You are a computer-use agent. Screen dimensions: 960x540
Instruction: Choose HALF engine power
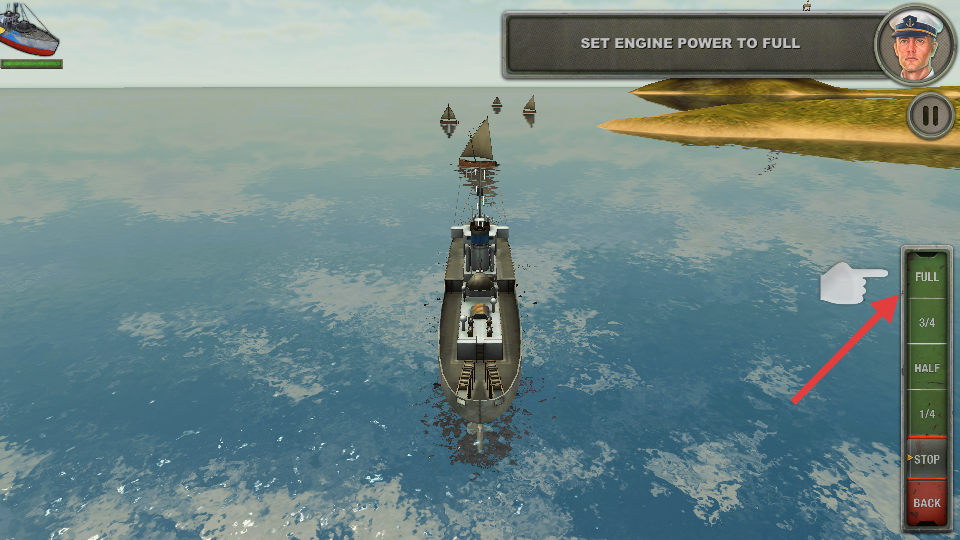coord(927,368)
